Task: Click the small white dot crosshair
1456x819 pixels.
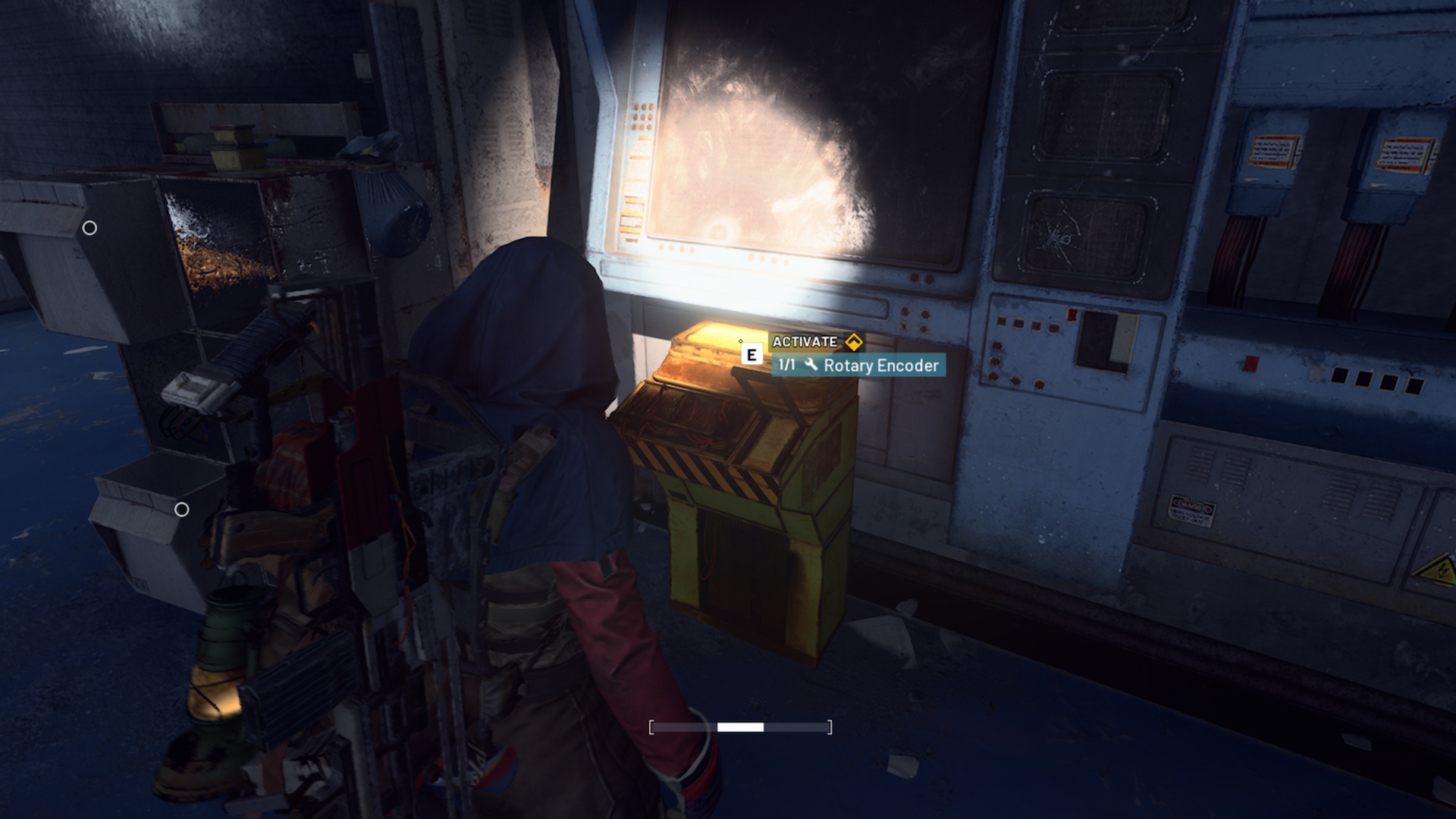Action: [741, 342]
